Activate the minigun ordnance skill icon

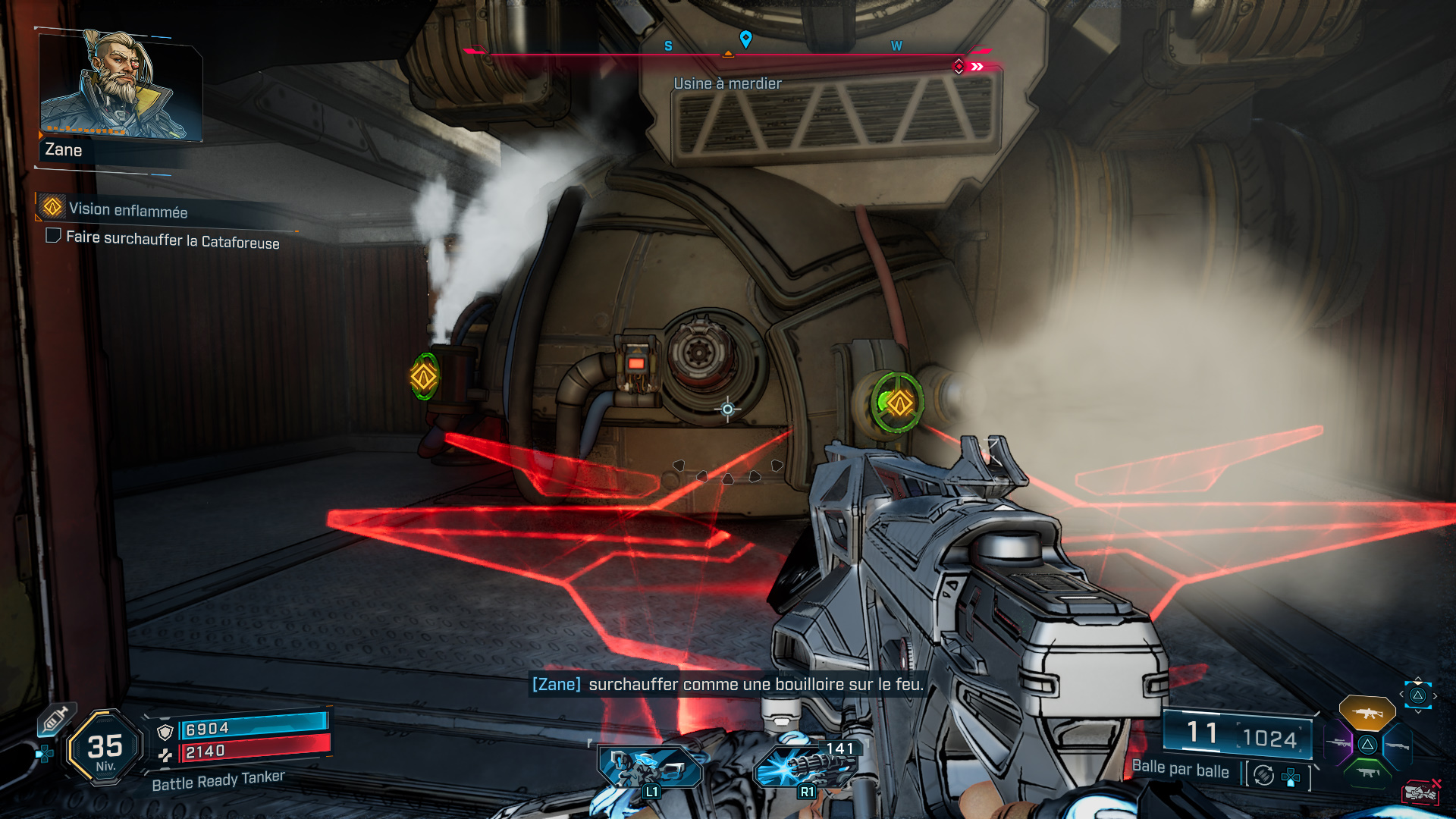click(x=805, y=767)
